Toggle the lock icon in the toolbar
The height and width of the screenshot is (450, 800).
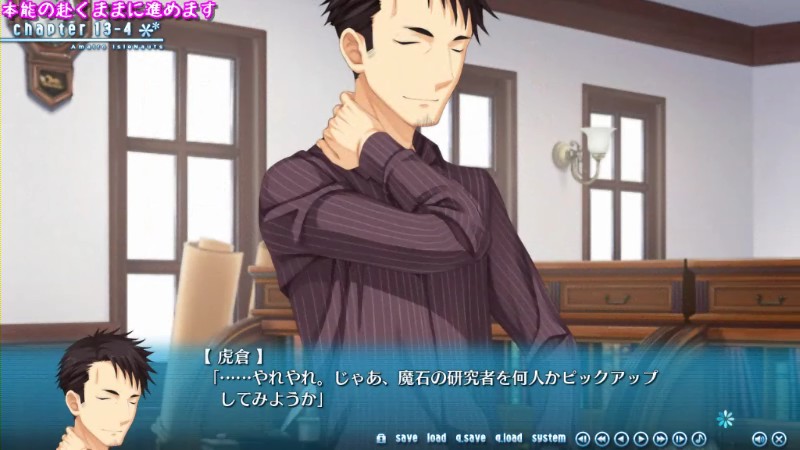click(x=380, y=438)
